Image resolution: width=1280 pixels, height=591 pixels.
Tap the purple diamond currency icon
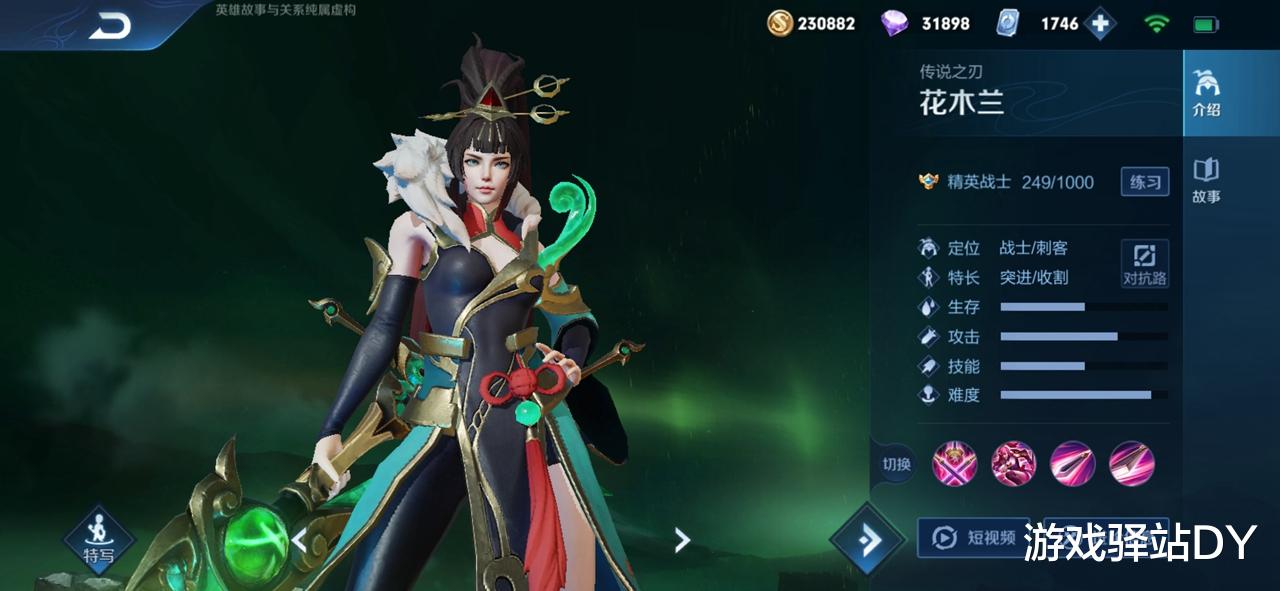[894, 23]
